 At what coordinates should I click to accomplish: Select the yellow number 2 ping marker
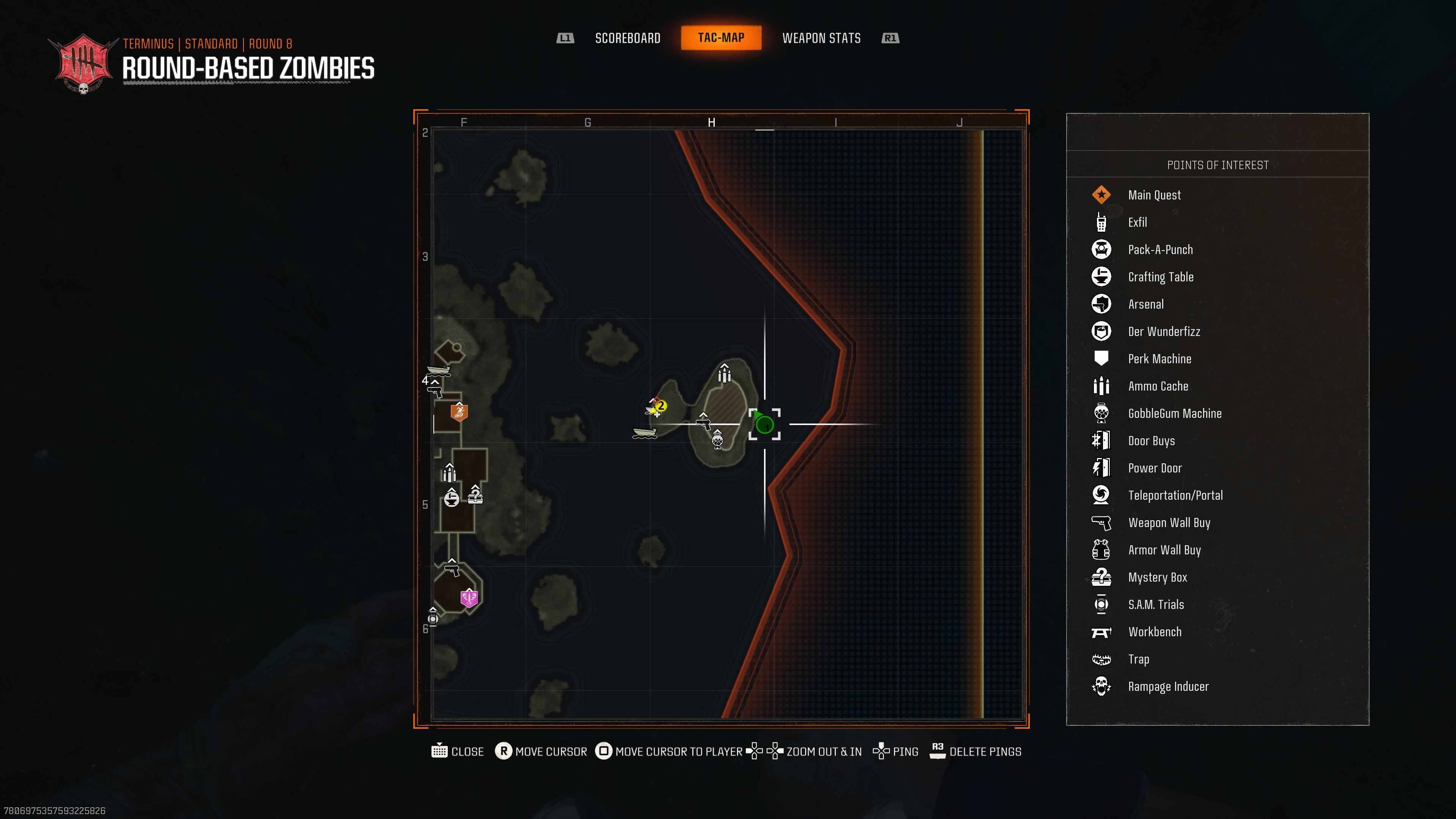[x=660, y=406]
